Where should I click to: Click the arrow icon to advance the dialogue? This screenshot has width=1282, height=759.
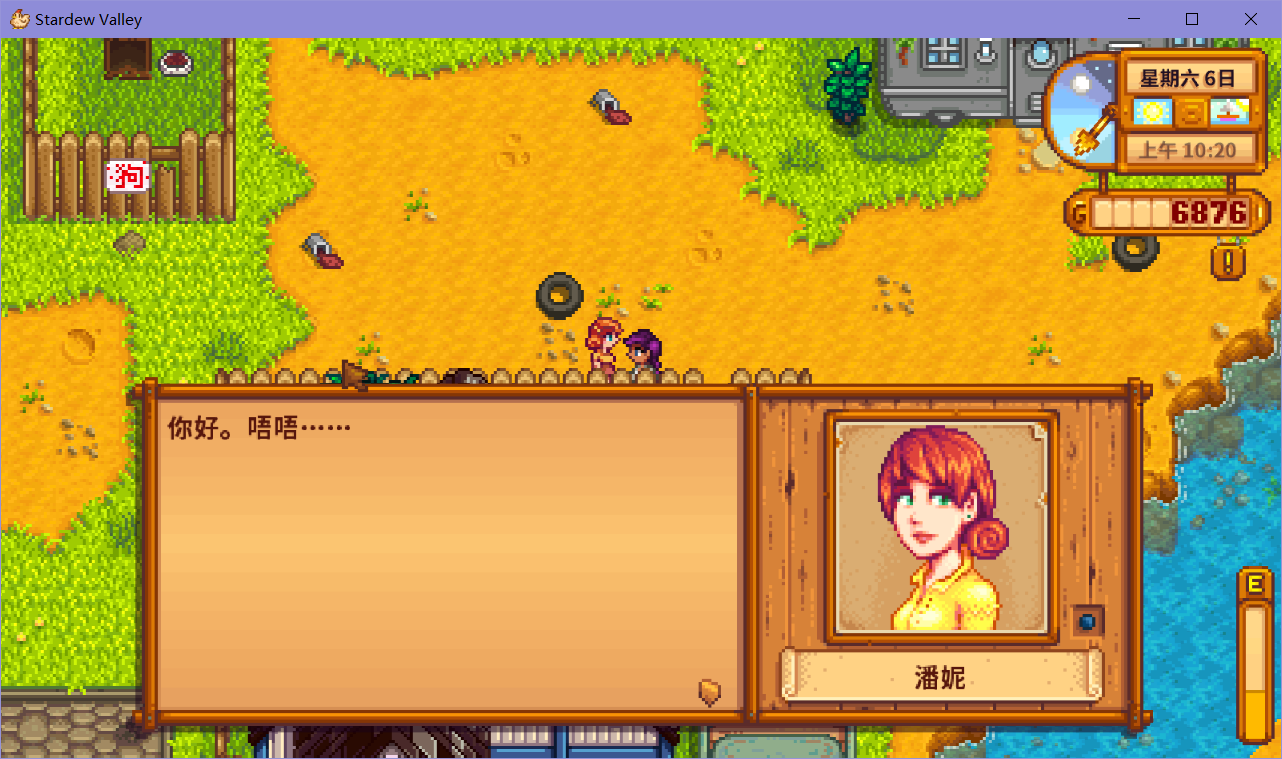[710, 691]
